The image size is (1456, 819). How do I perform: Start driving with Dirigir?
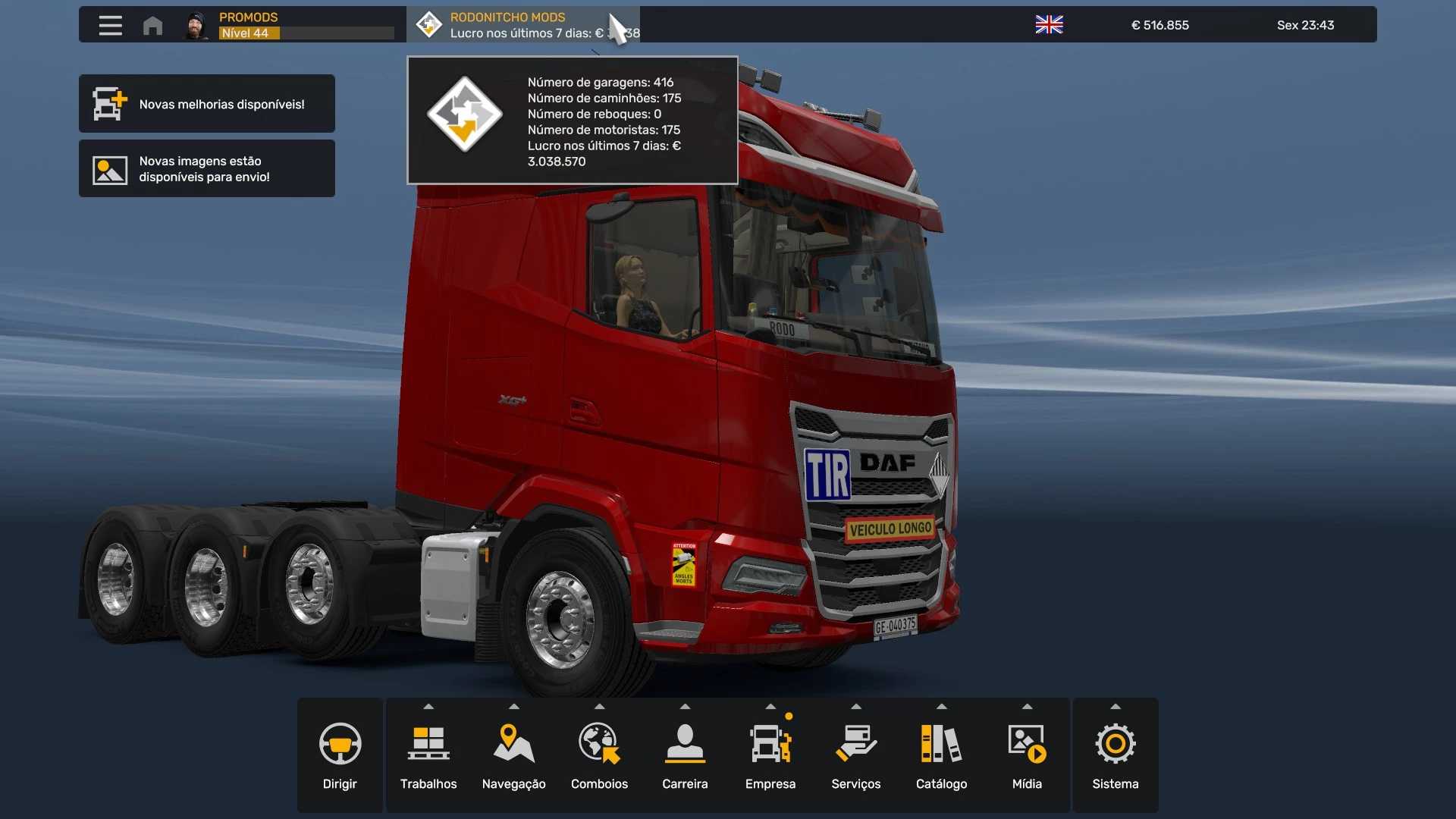[x=340, y=755]
